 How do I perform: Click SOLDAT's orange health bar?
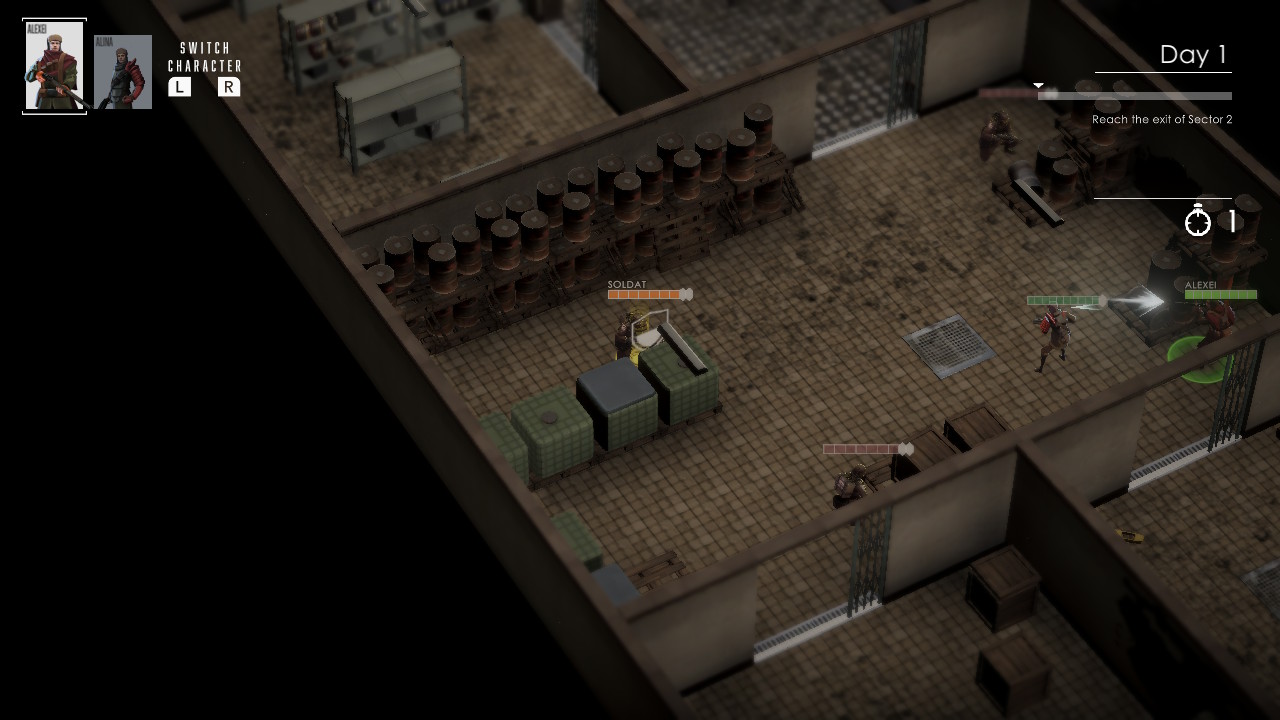[645, 295]
